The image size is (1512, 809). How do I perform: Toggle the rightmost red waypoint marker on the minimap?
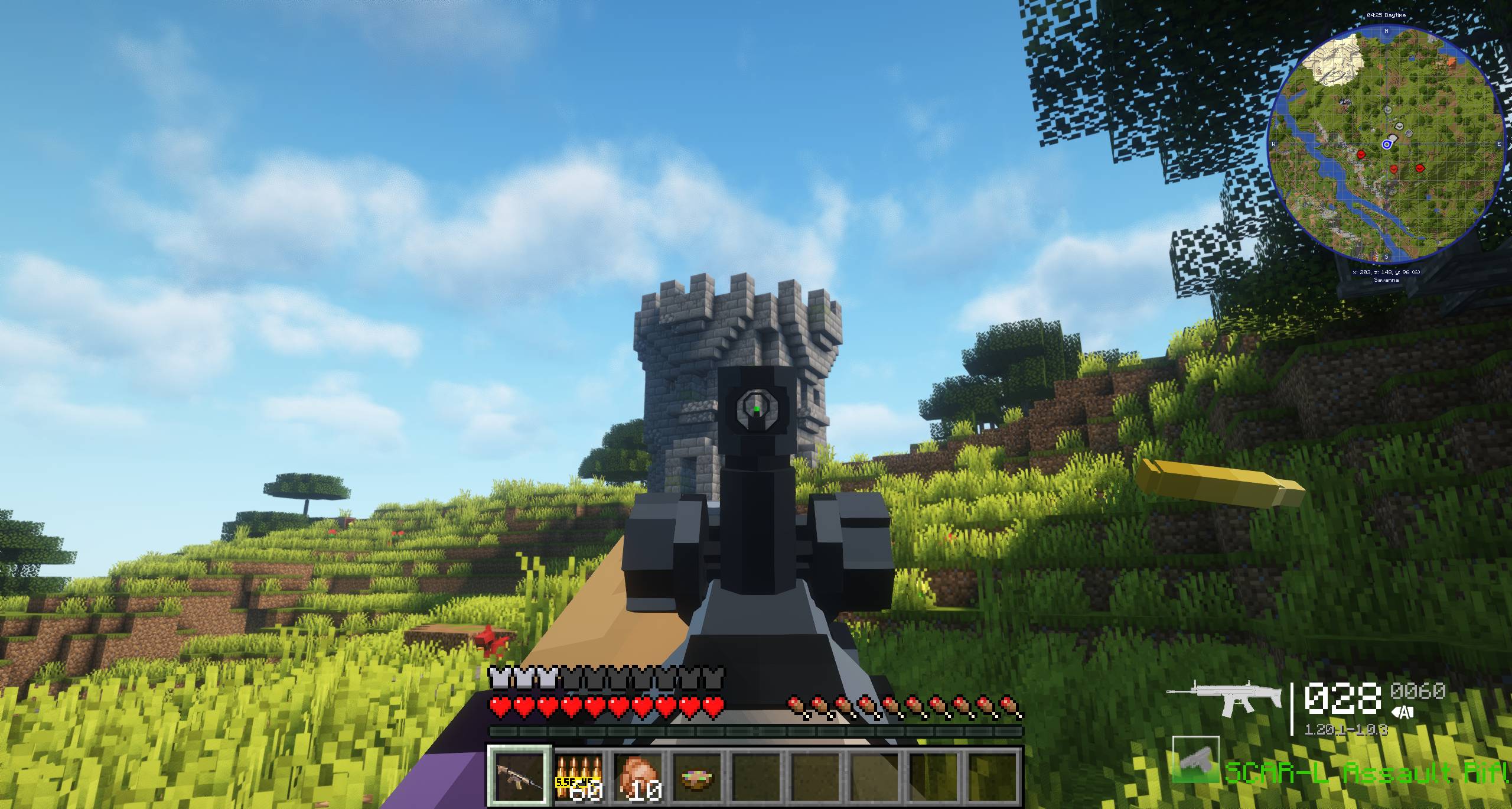(1419, 168)
